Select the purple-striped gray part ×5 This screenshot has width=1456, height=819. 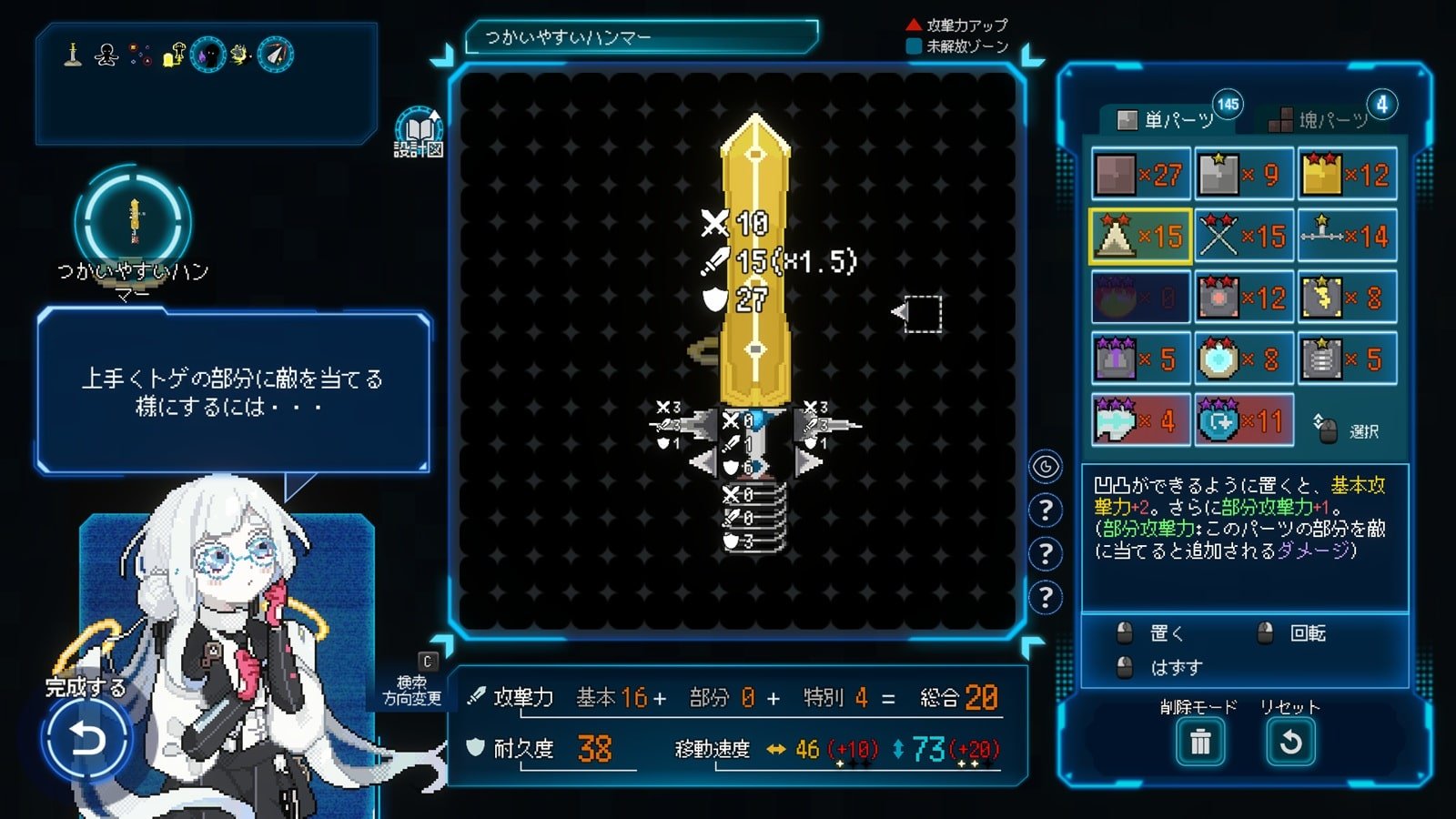tap(1140, 359)
